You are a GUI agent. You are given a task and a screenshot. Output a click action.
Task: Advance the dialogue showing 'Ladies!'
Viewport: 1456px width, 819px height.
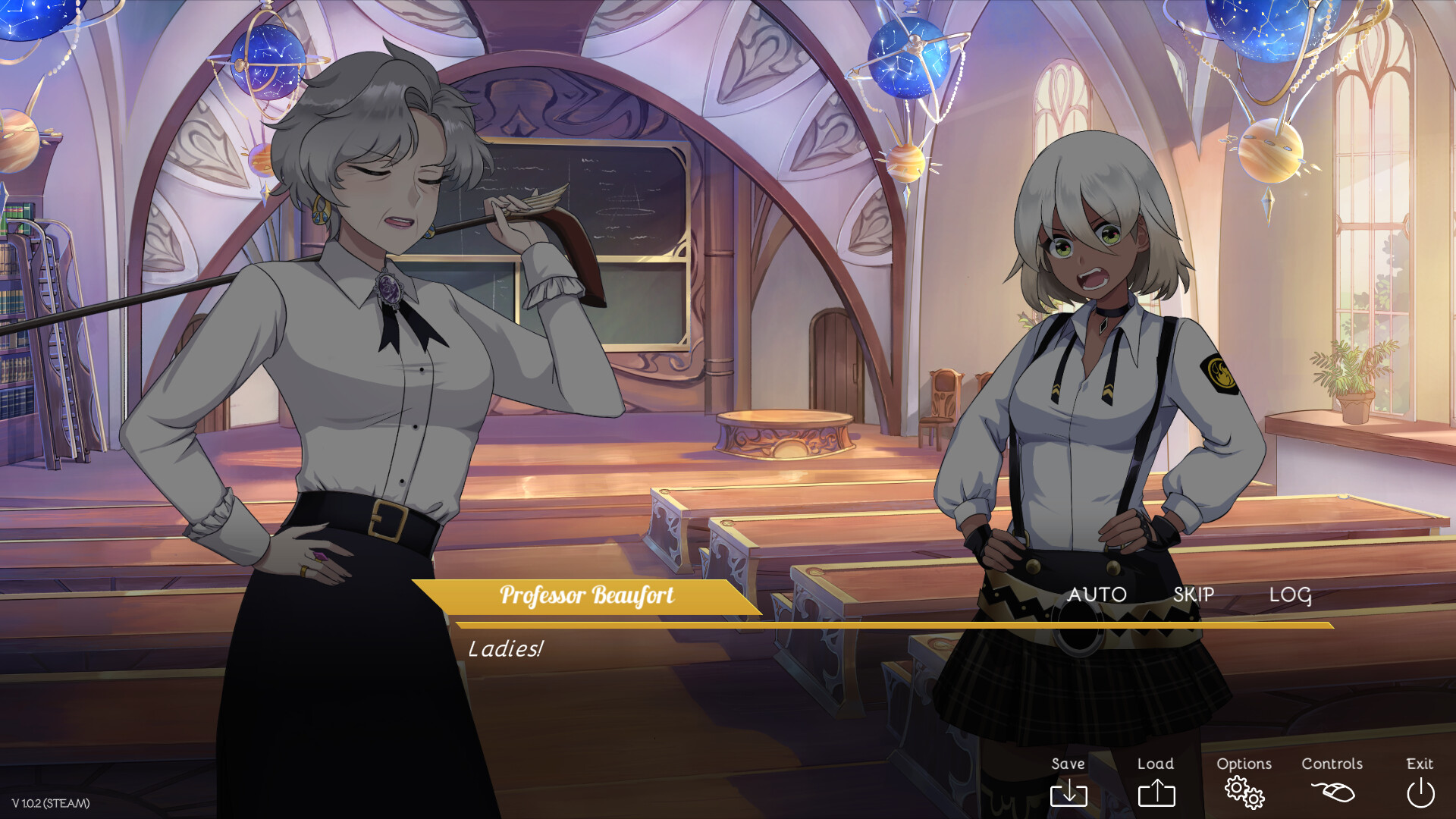coord(507,648)
